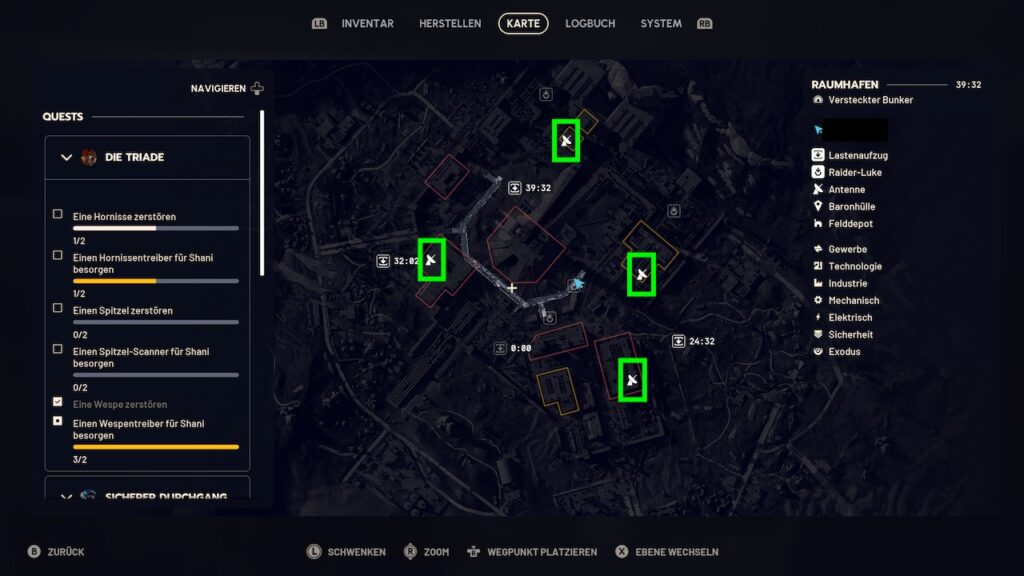Tick Einen Spitzel-Scanner für Shani besorgen checkbox

[58, 349]
